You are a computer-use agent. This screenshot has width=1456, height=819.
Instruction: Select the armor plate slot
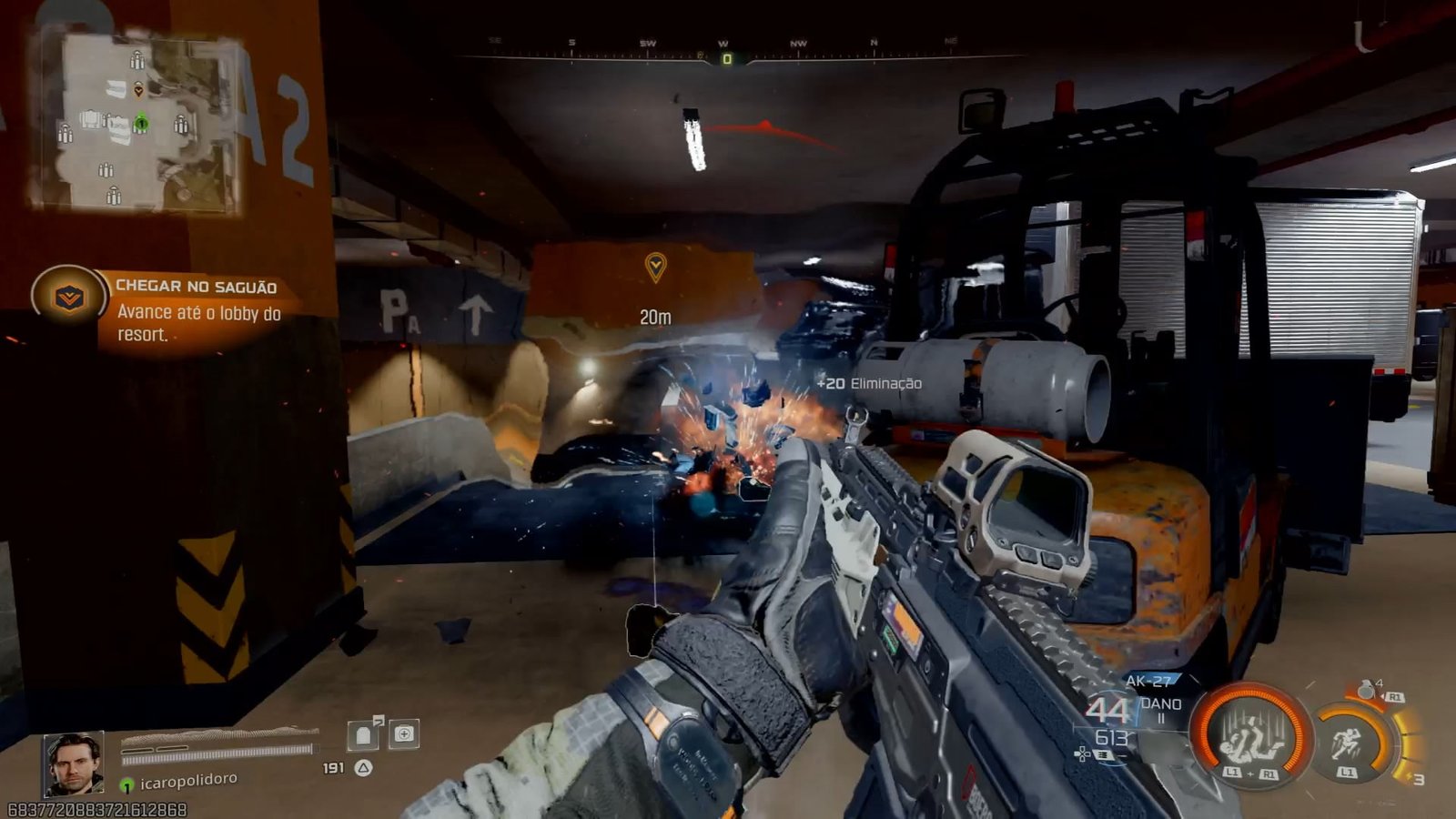tap(364, 734)
